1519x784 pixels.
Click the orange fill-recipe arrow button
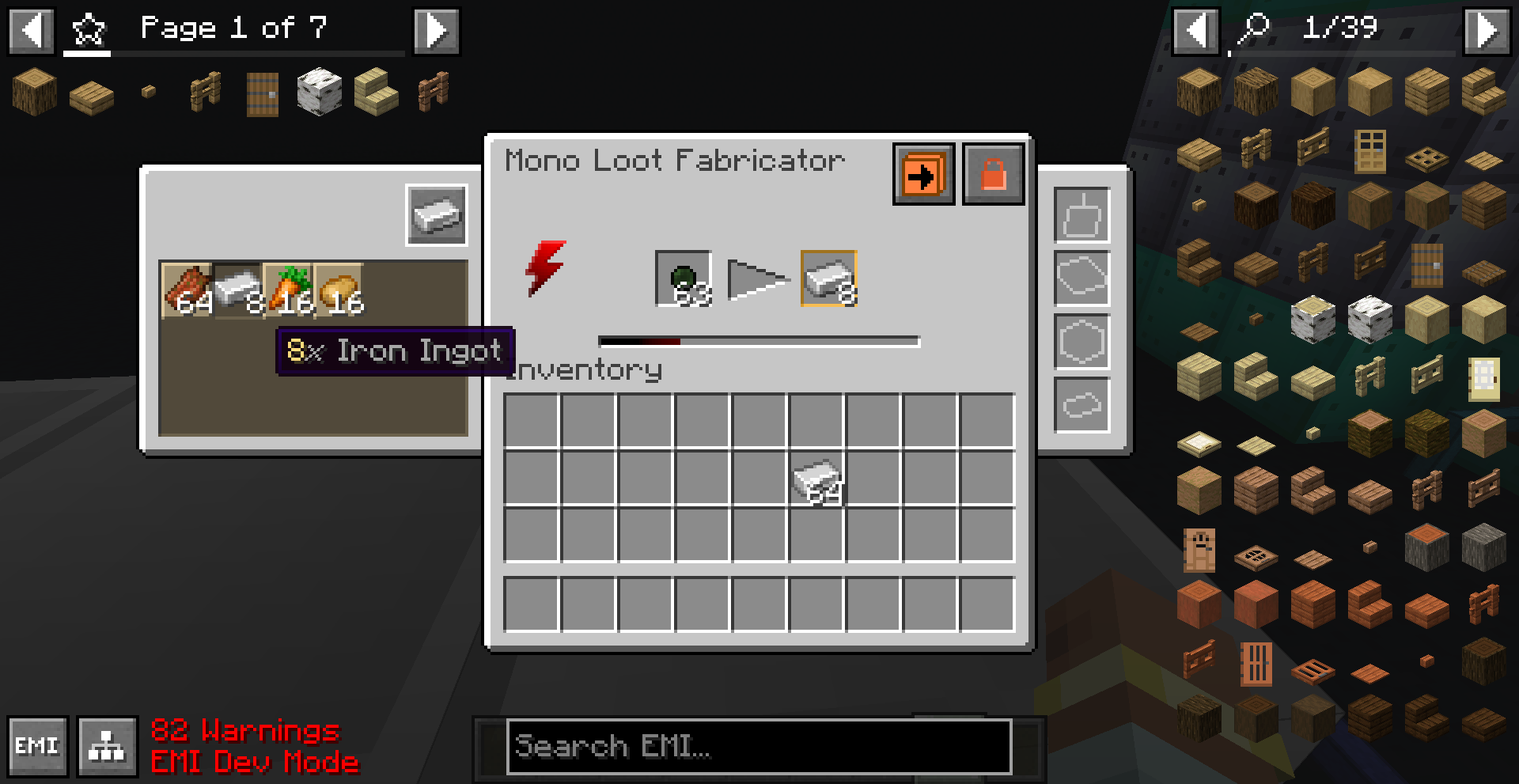point(922,172)
